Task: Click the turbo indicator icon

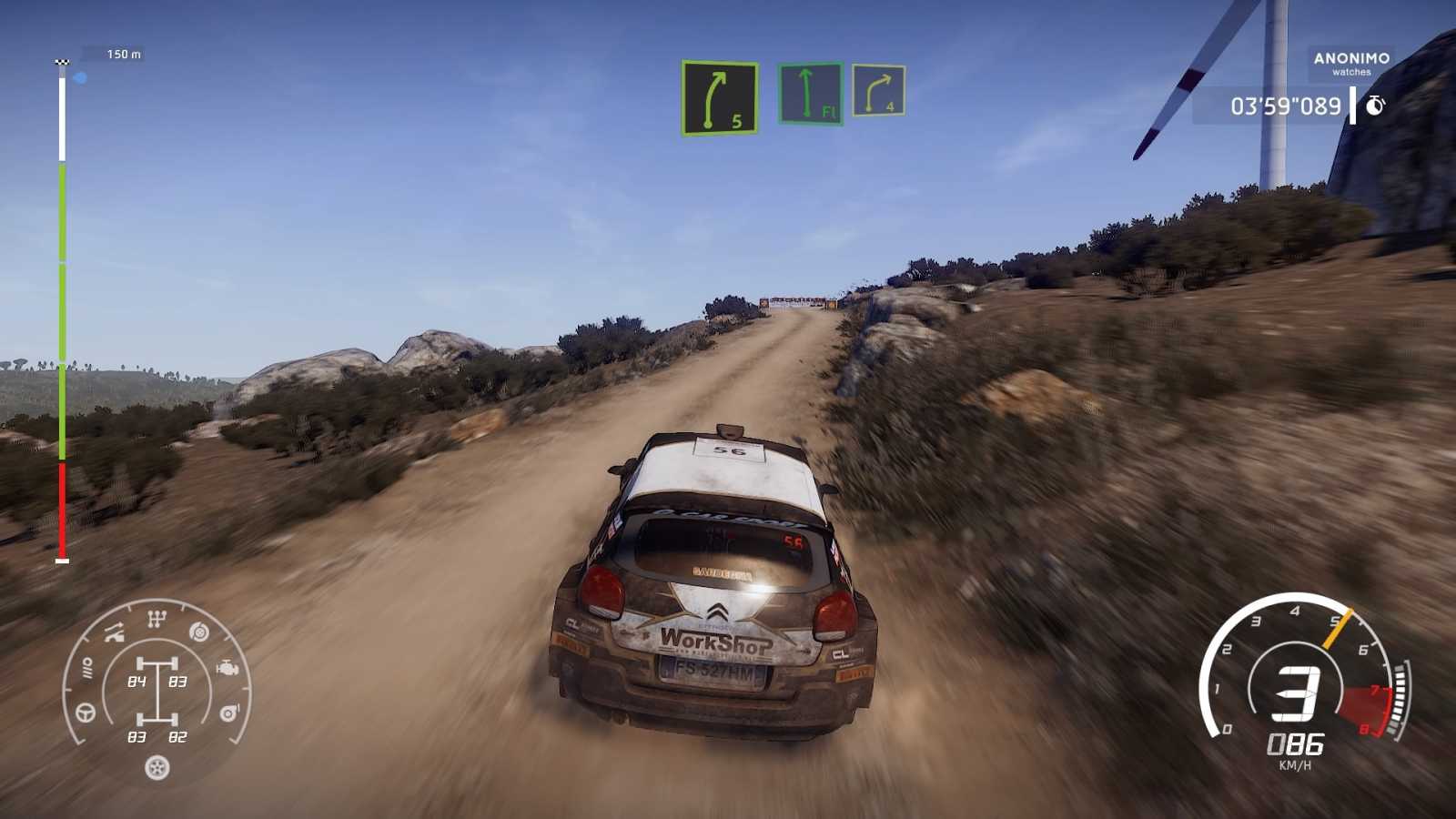Action: [229, 712]
